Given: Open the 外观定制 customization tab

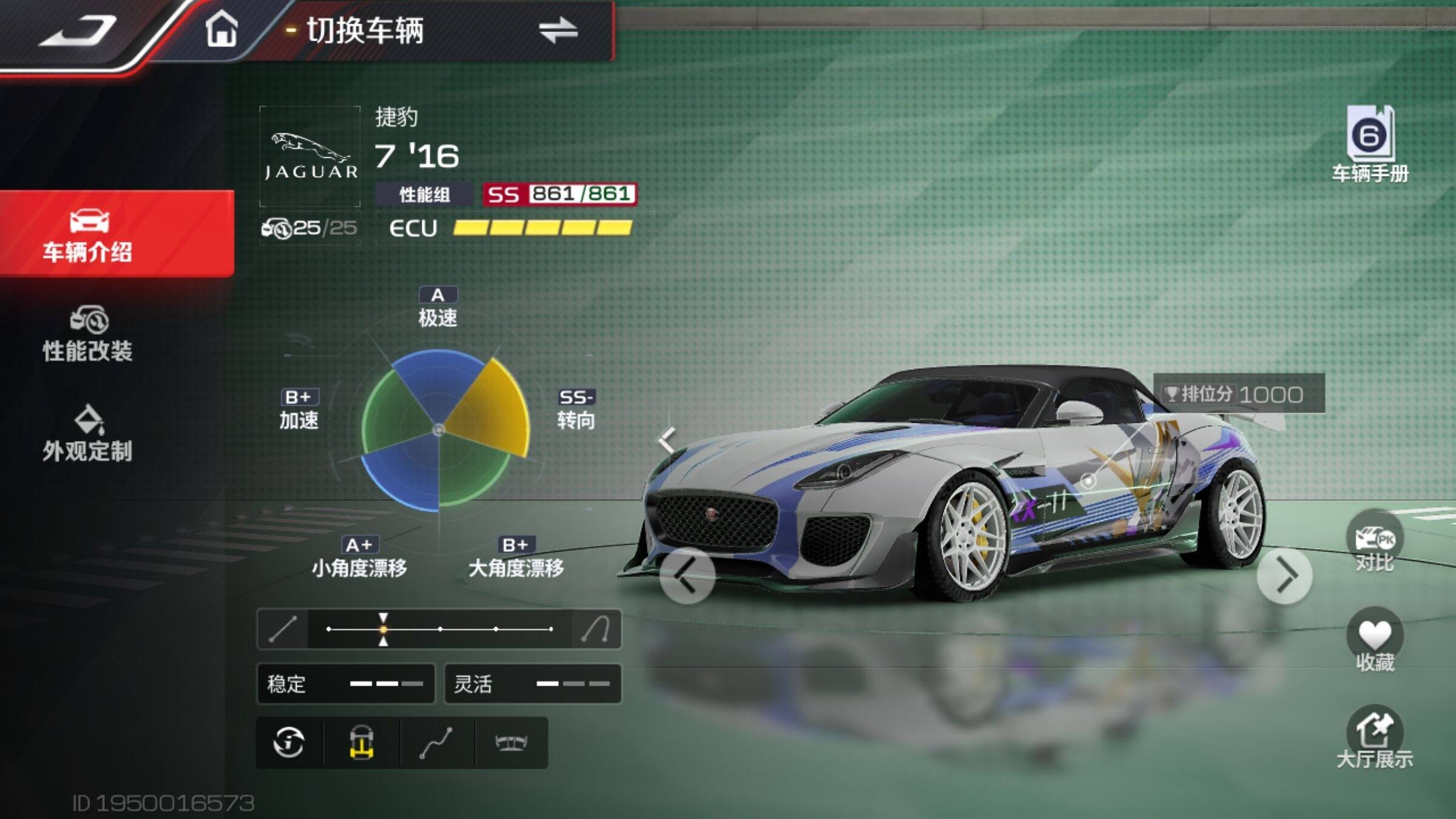Looking at the screenshot, I should tap(88, 434).
